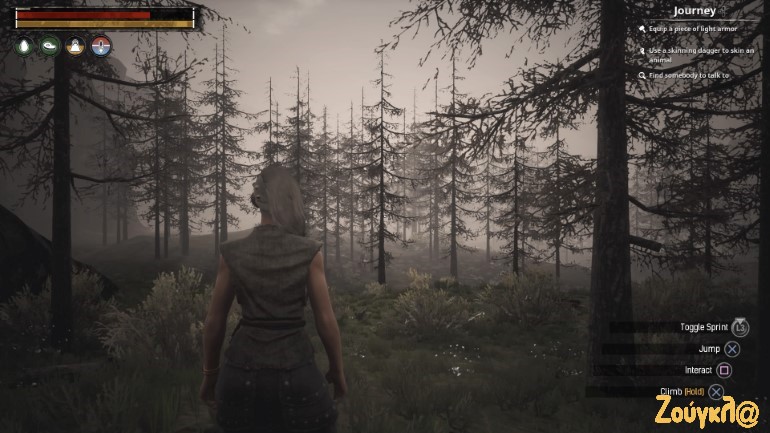Inspect the orange hooded figure status icon
The height and width of the screenshot is (433, 770).
75,46
